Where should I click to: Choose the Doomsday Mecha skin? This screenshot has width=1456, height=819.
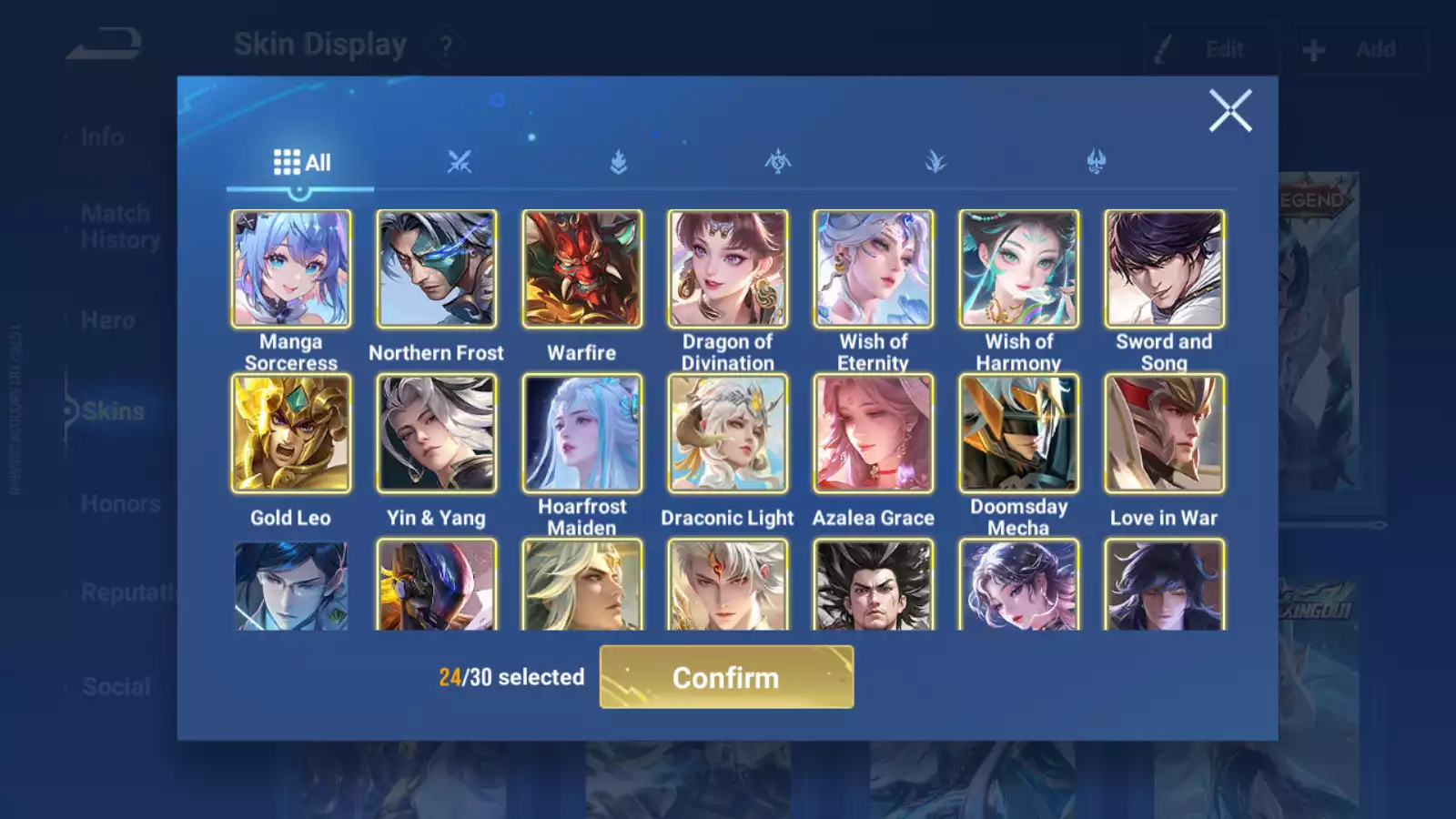1019,434
